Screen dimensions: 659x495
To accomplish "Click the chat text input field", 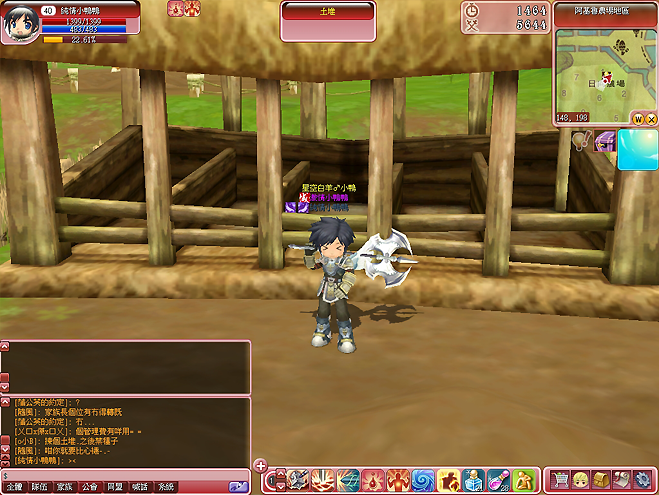I will [x=125, y=474].
